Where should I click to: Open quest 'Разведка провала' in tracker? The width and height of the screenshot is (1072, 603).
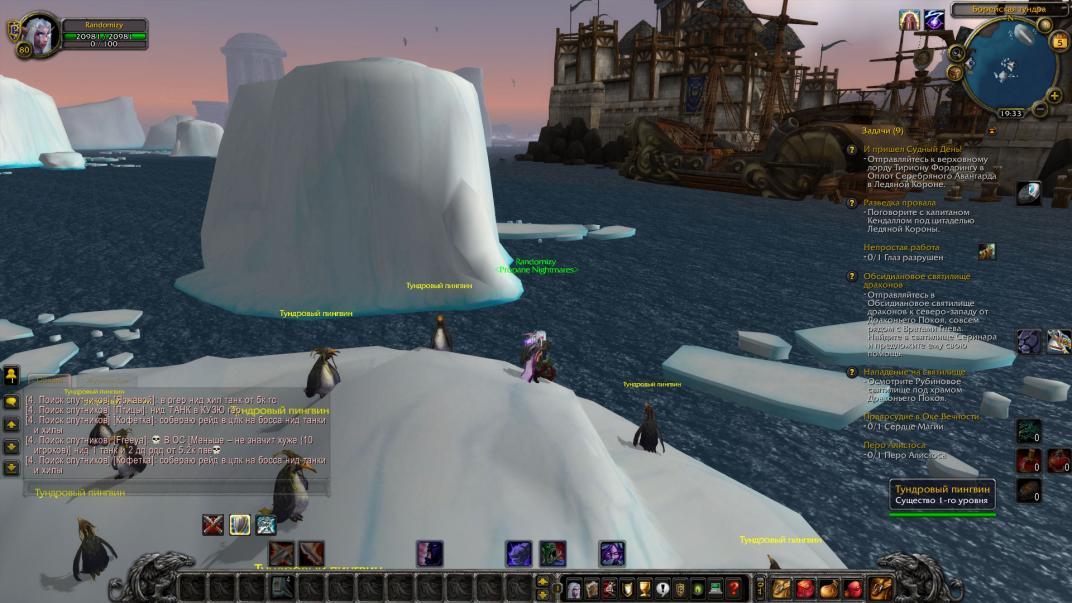[899, 202]
